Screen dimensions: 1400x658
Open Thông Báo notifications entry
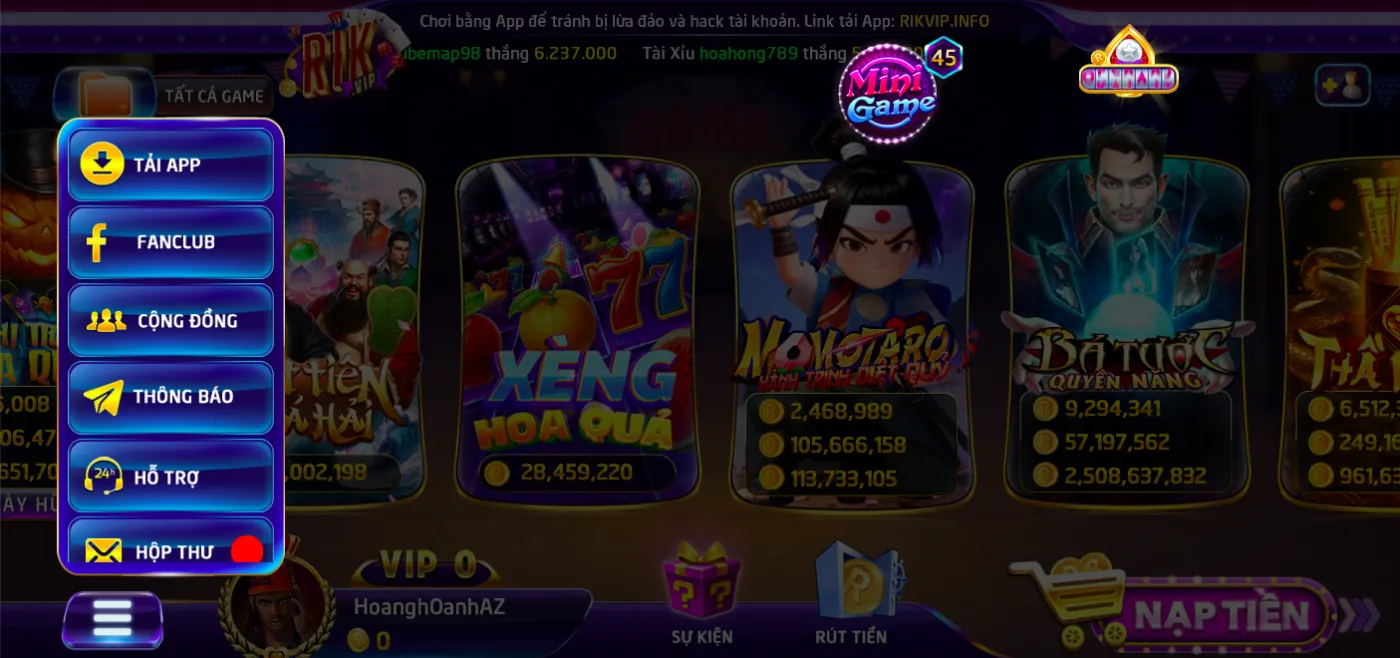(170, 397)
